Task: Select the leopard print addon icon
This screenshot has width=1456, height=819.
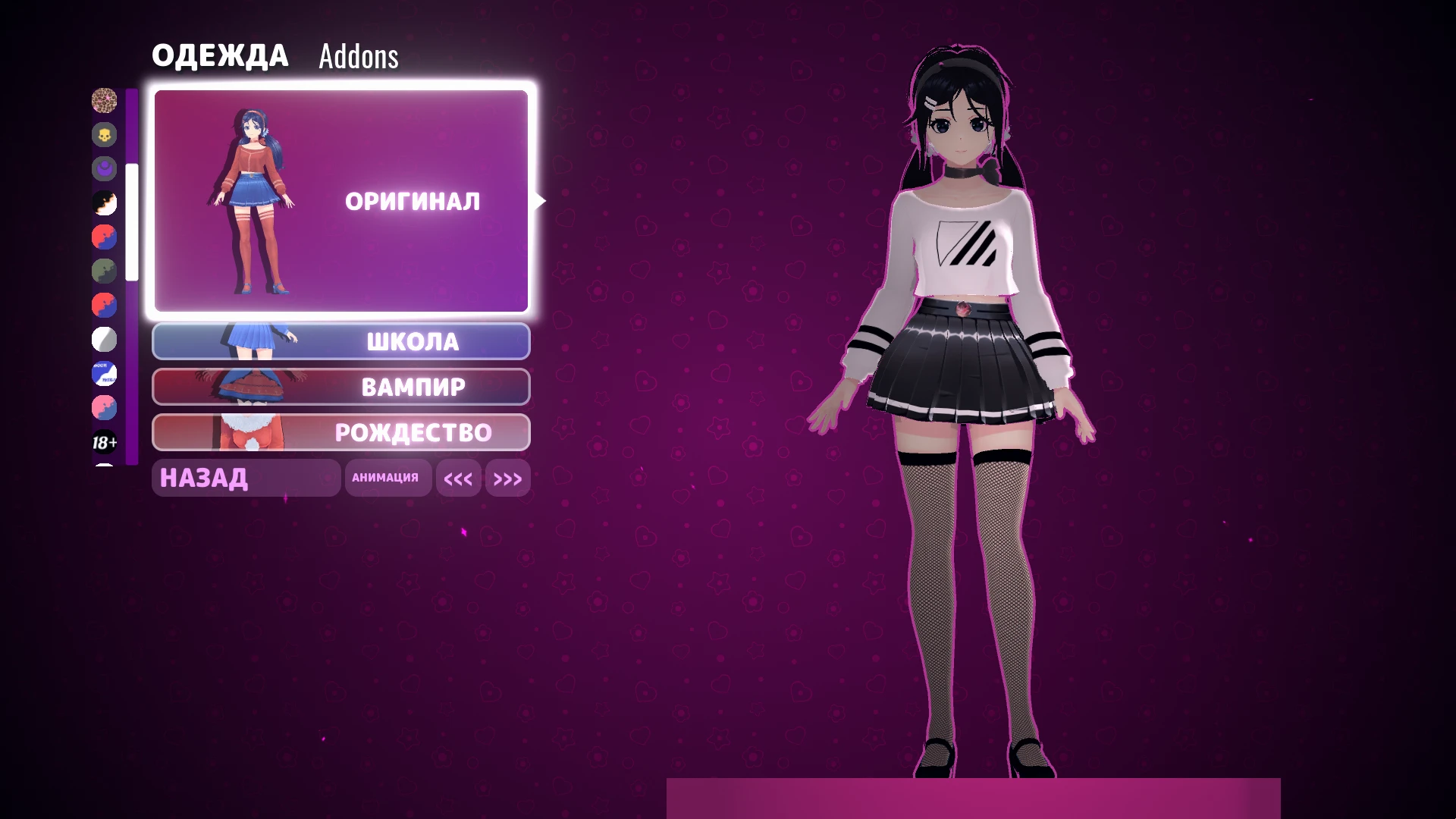Action: click(x=104, y=101)
